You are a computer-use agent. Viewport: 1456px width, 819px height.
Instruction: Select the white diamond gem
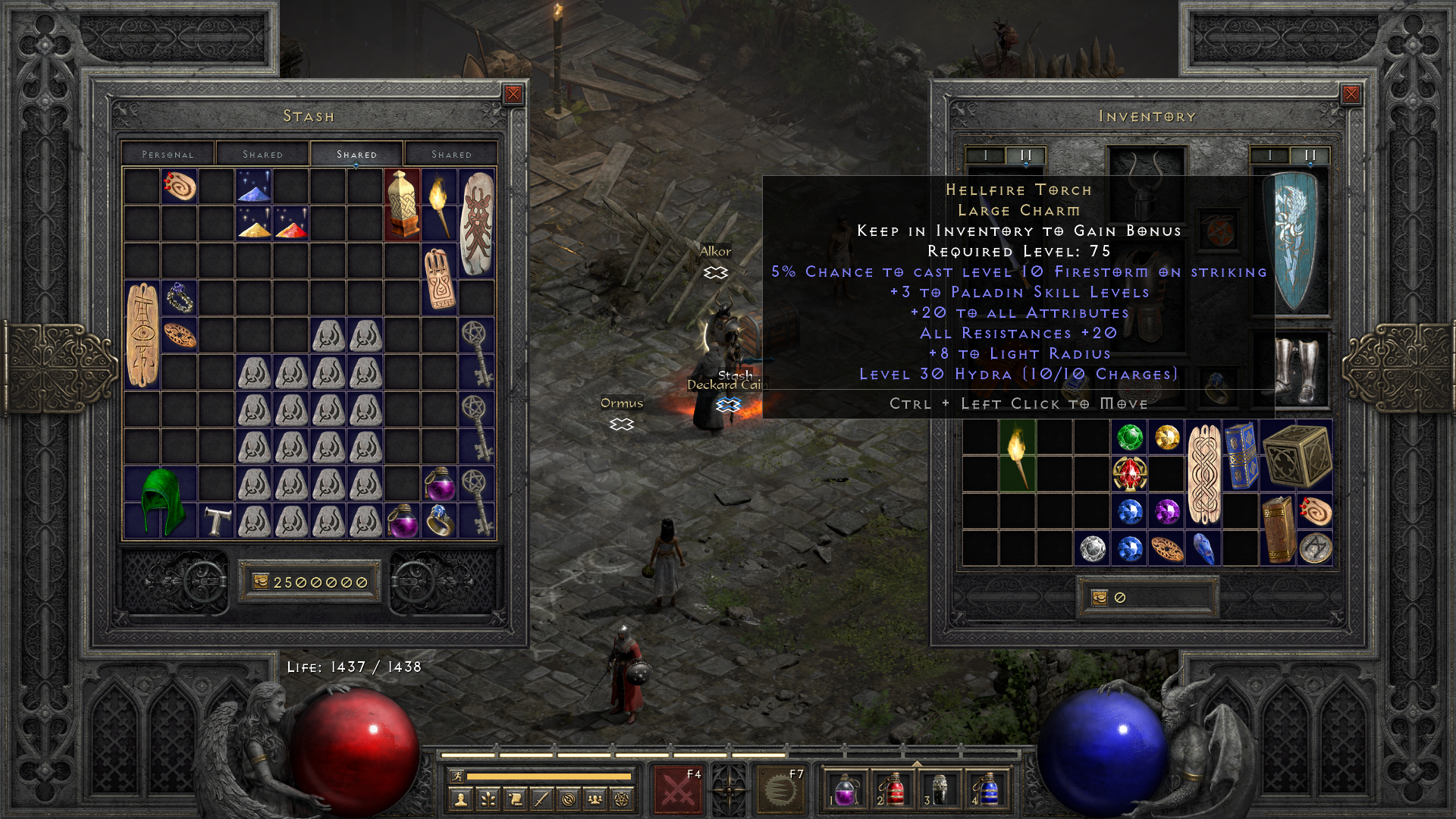coord(1092,548)
